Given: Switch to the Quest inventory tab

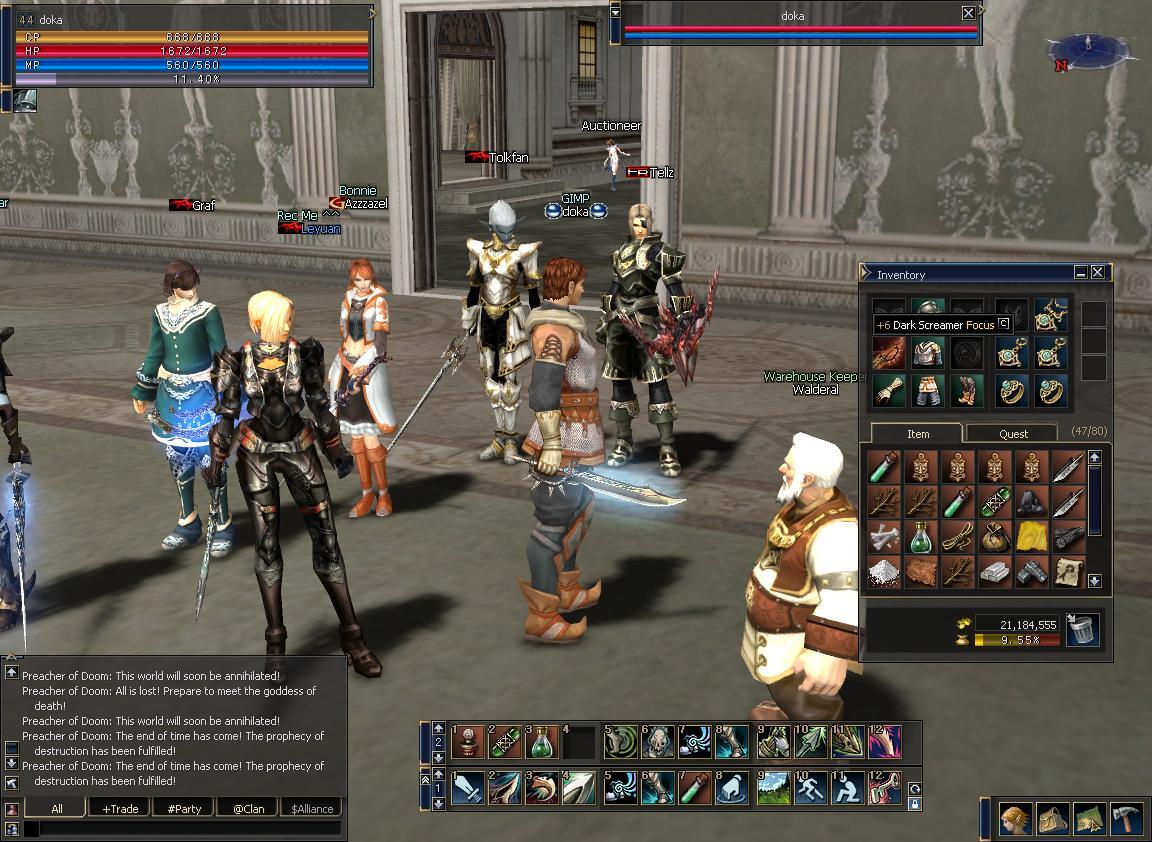Looking at the screenshot, I should coord(1013,433).
